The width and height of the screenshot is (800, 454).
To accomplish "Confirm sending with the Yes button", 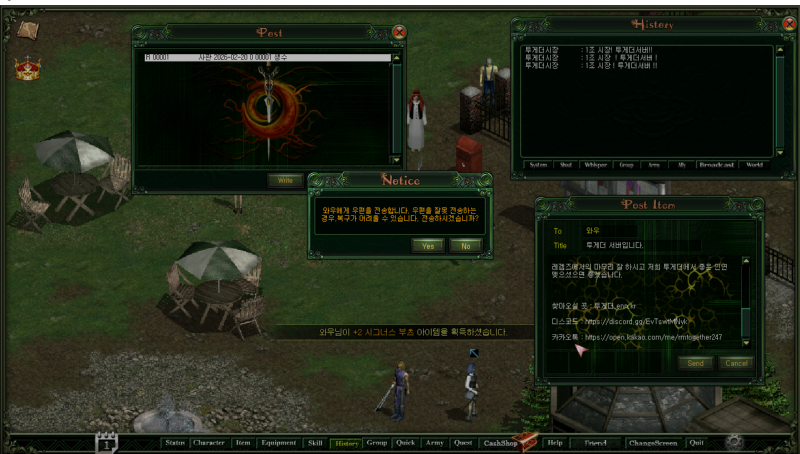I will [428, 245].
